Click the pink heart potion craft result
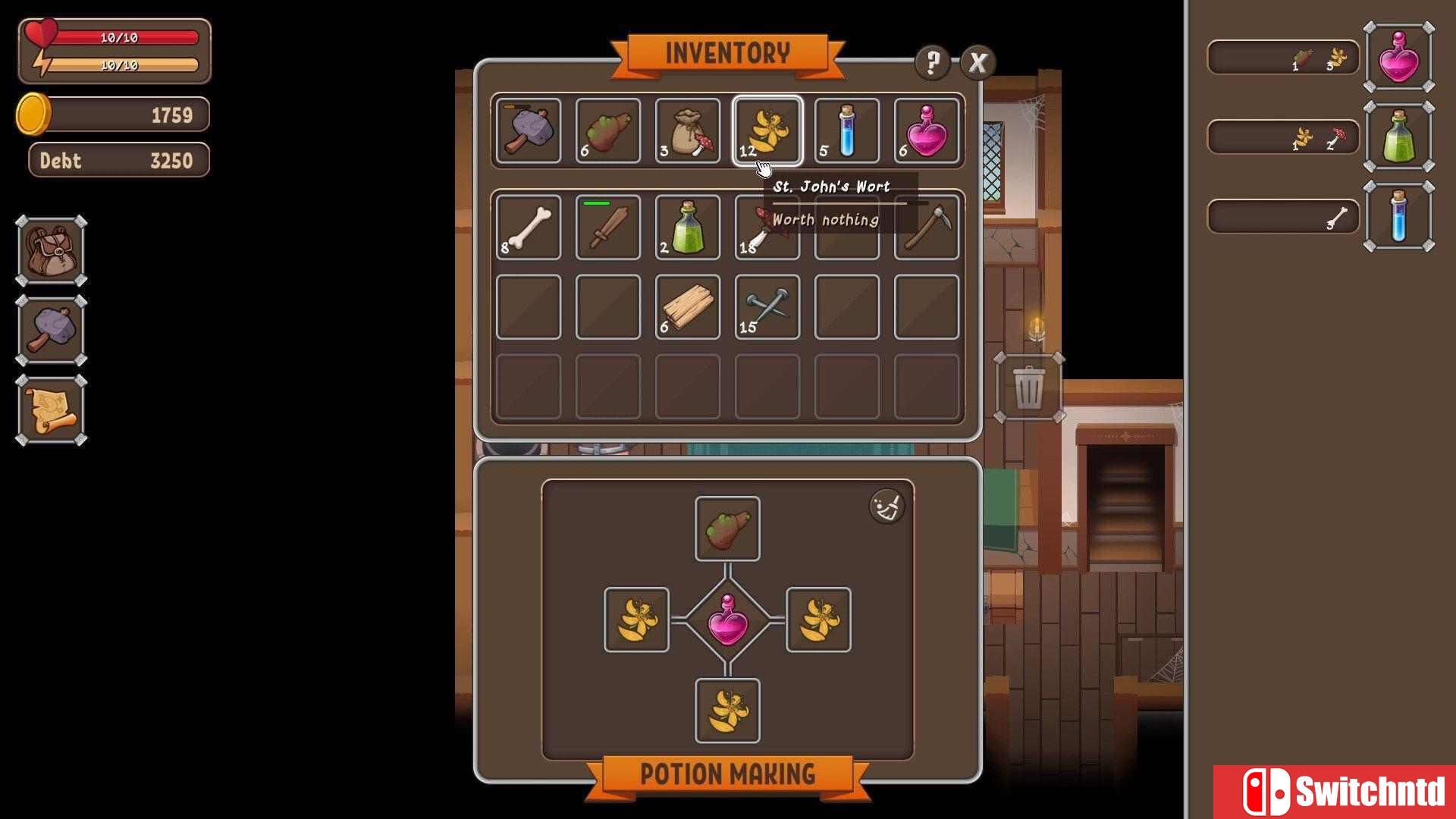This screenshot has width=1456, height=819. pyautogui.click(x=728, y=620)
